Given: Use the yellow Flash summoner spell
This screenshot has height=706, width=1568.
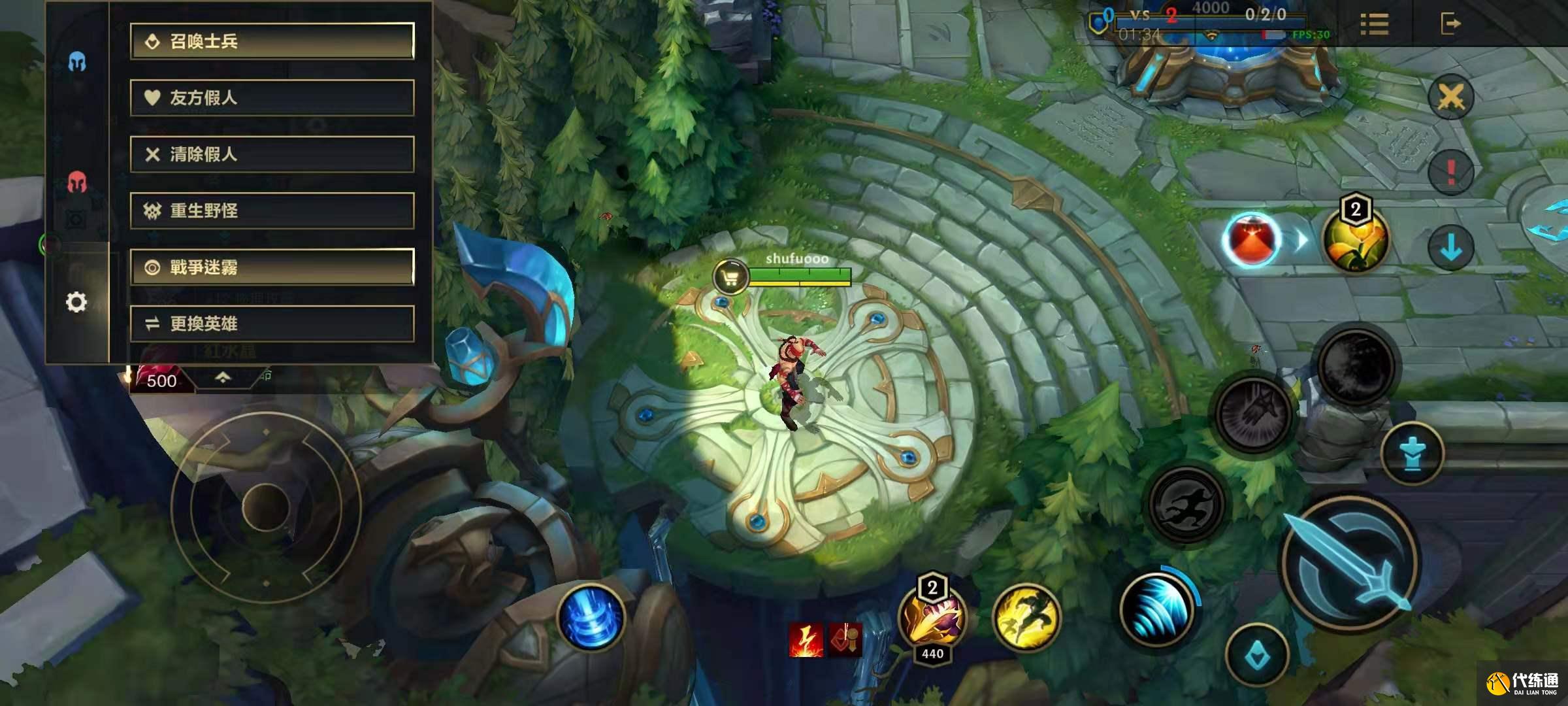Looking at the screenshot, I should (x=1026, y=616).
